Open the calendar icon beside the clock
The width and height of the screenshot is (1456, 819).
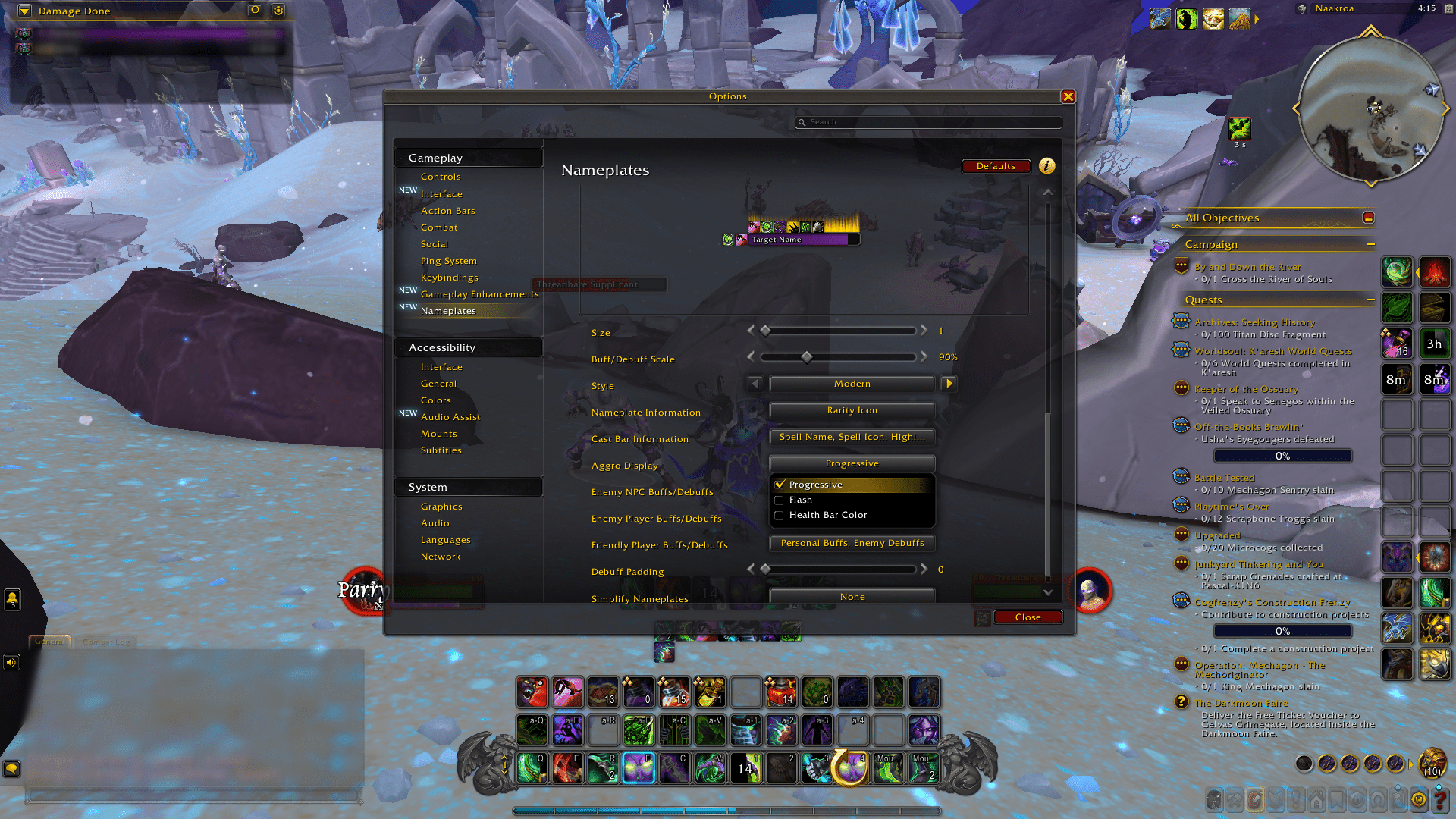click(1448, 9)
